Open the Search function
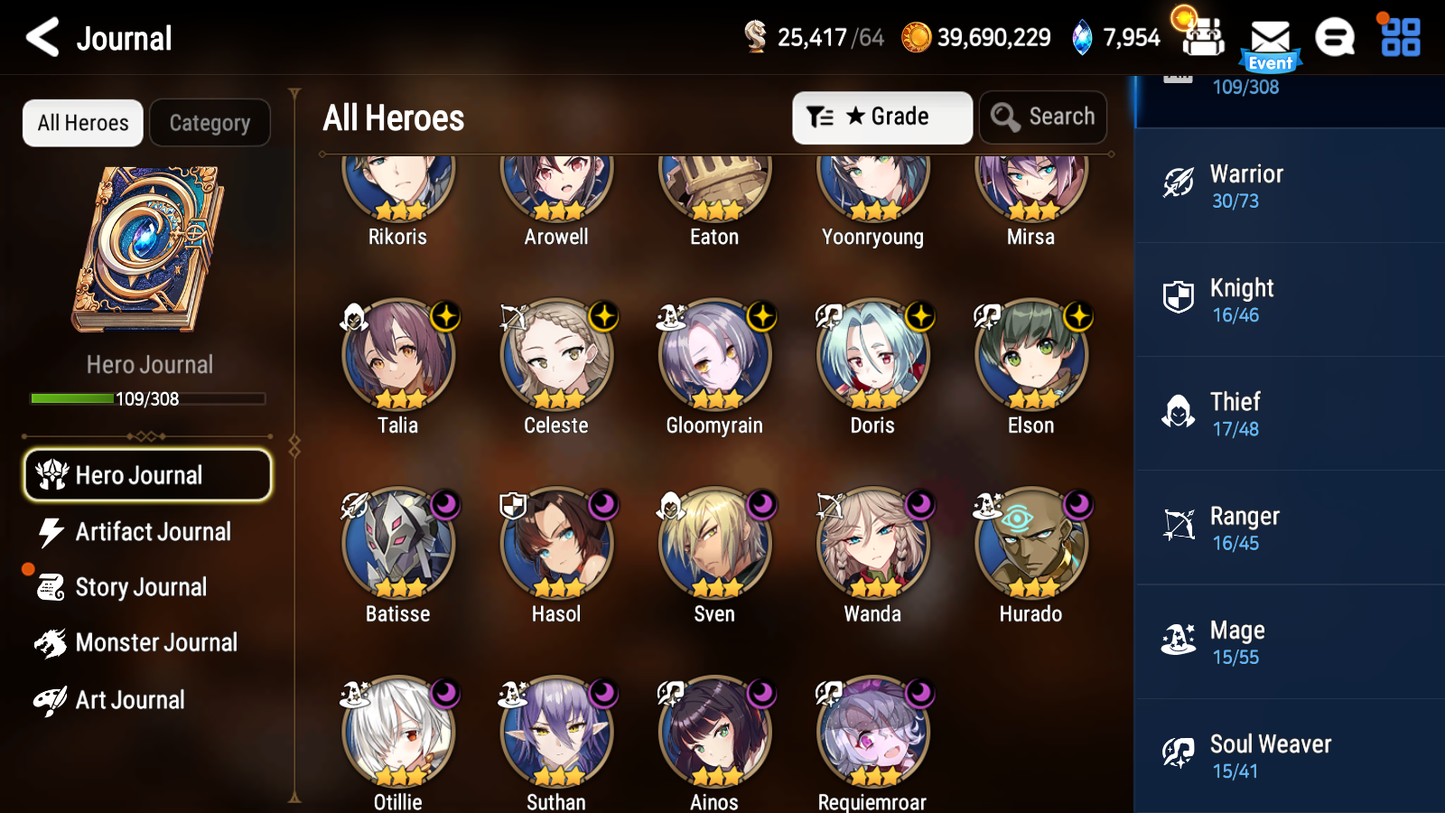 pyautogui.click(x=1043, y=117)
